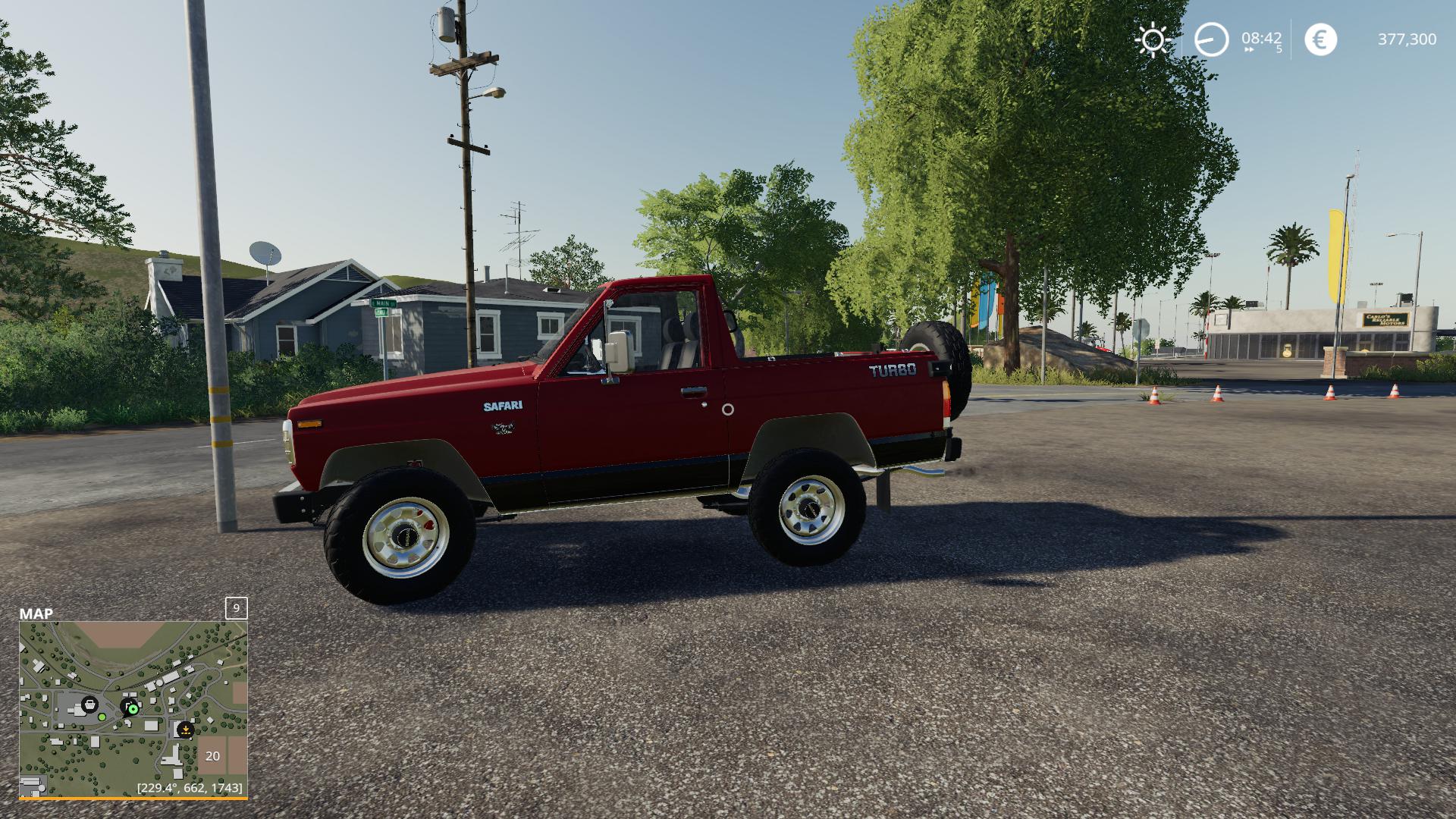Click the fast-forward time scale arrows

[1248, 50]
